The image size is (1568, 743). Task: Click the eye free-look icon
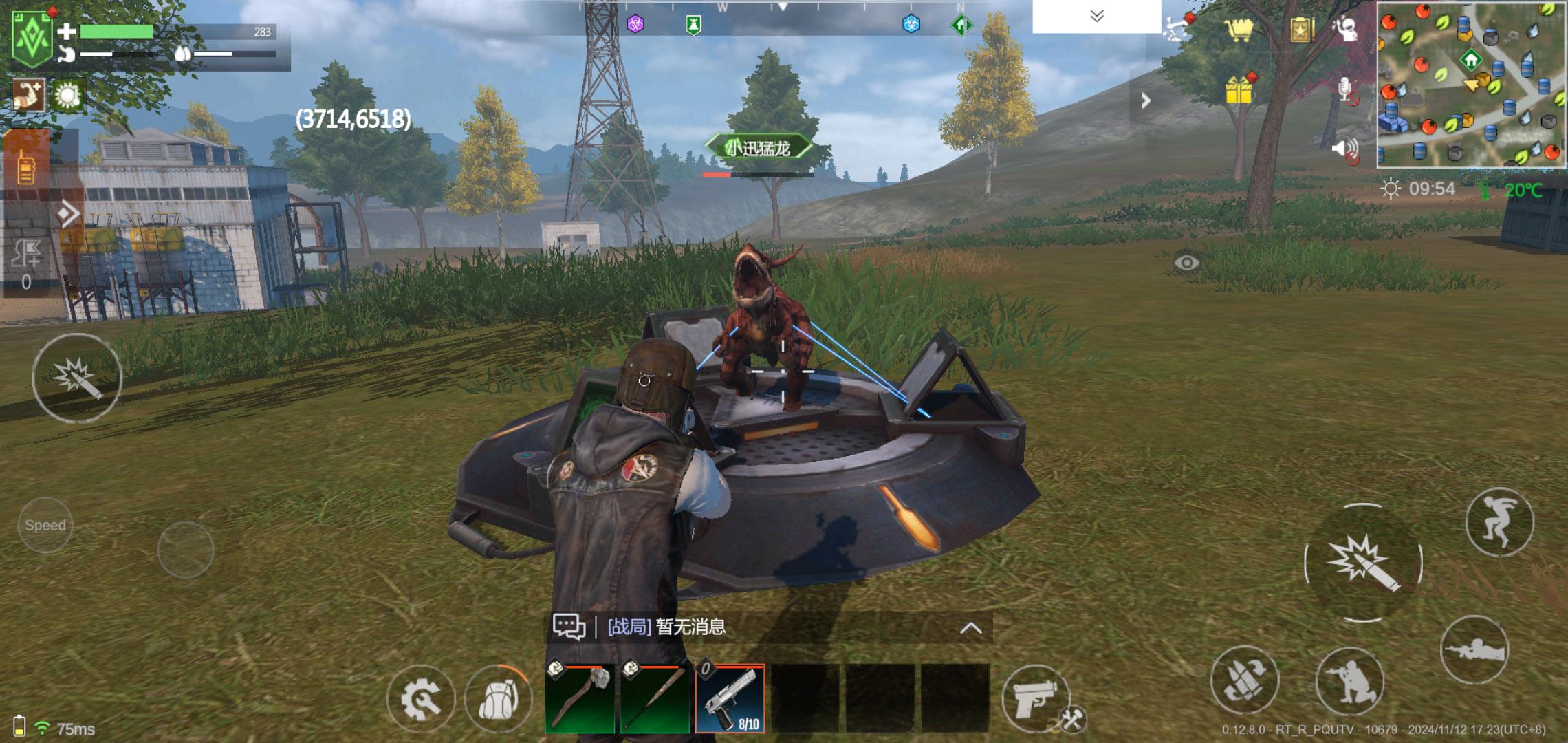1186,263
